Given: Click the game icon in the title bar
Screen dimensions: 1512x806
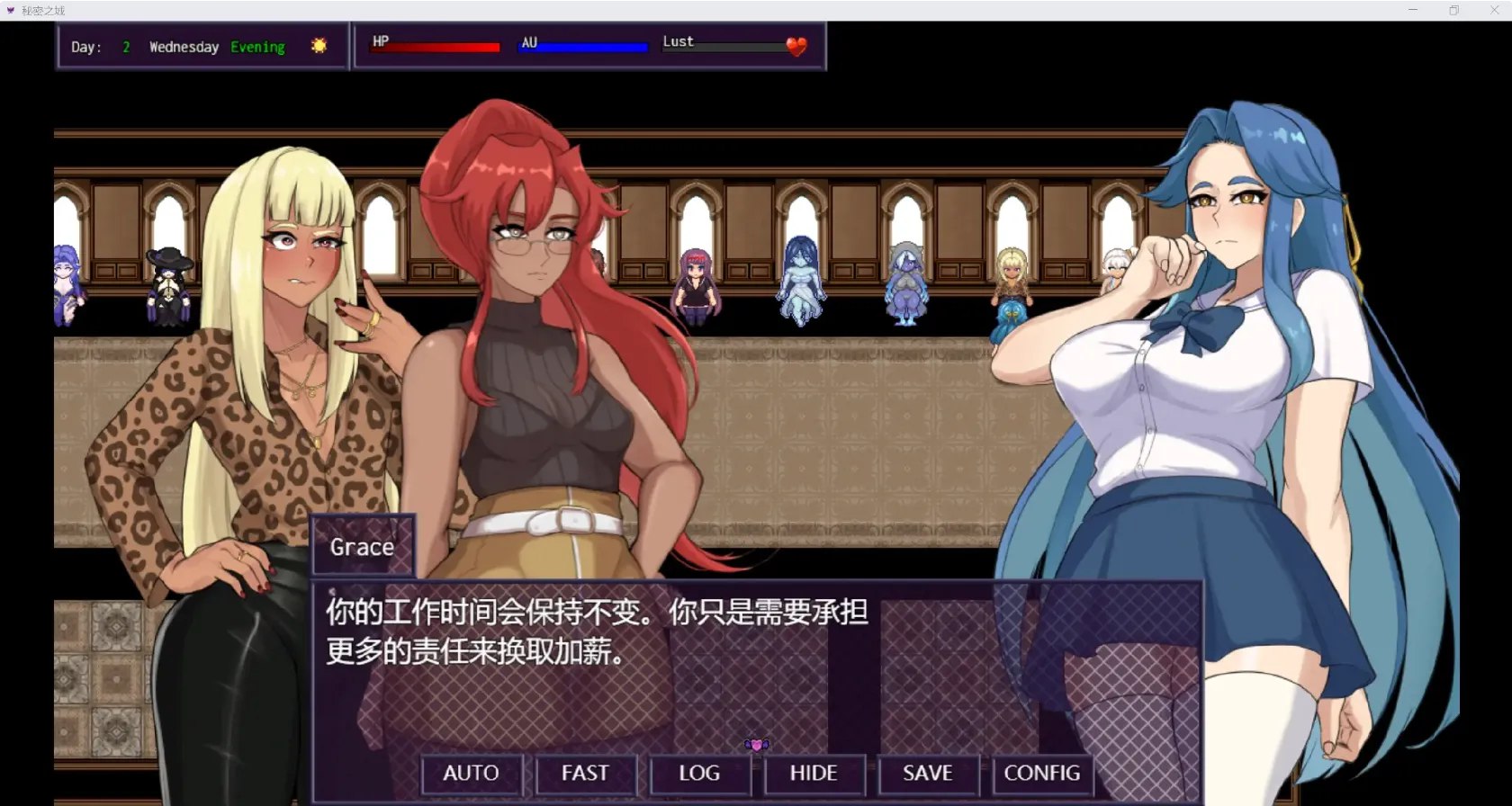Looking at the screenshot, I should click(10, 10).
